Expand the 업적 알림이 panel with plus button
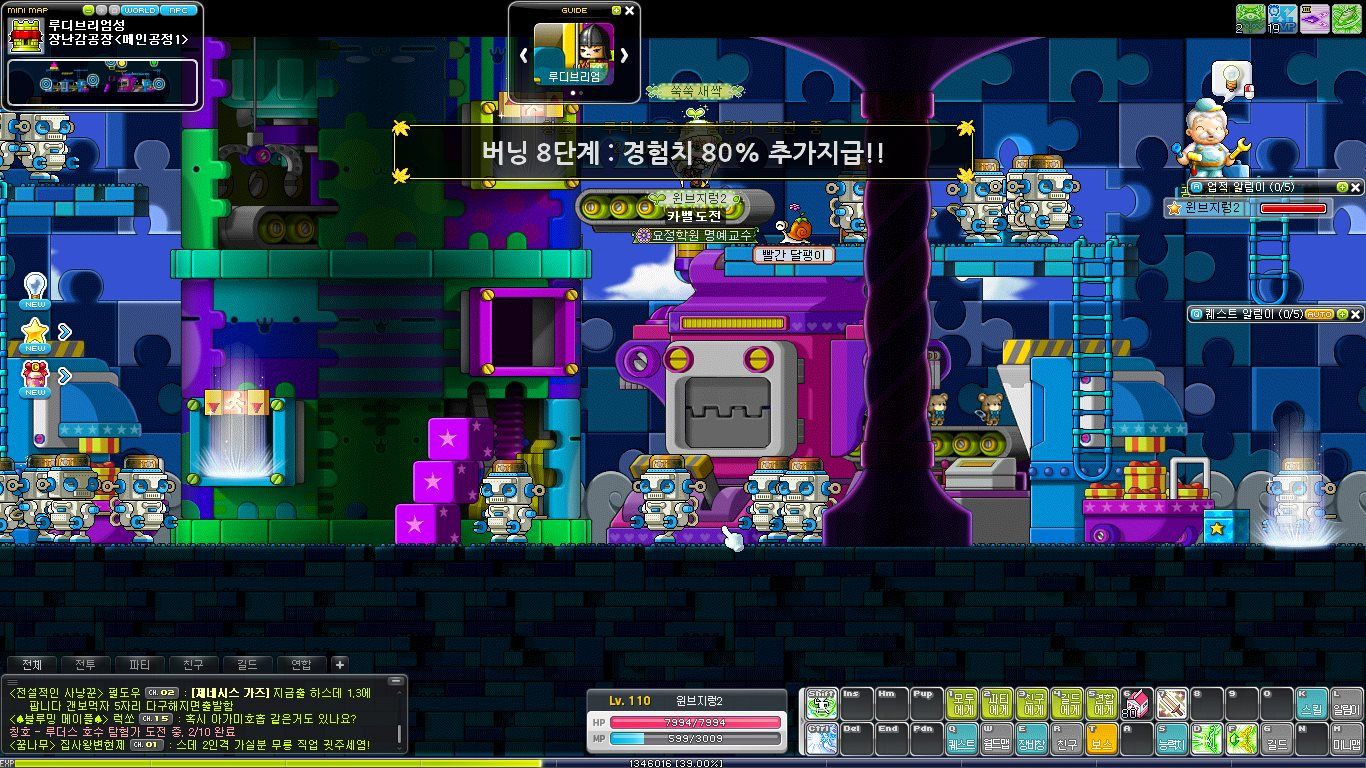 pyautogui.click(x=1341, y=187)
